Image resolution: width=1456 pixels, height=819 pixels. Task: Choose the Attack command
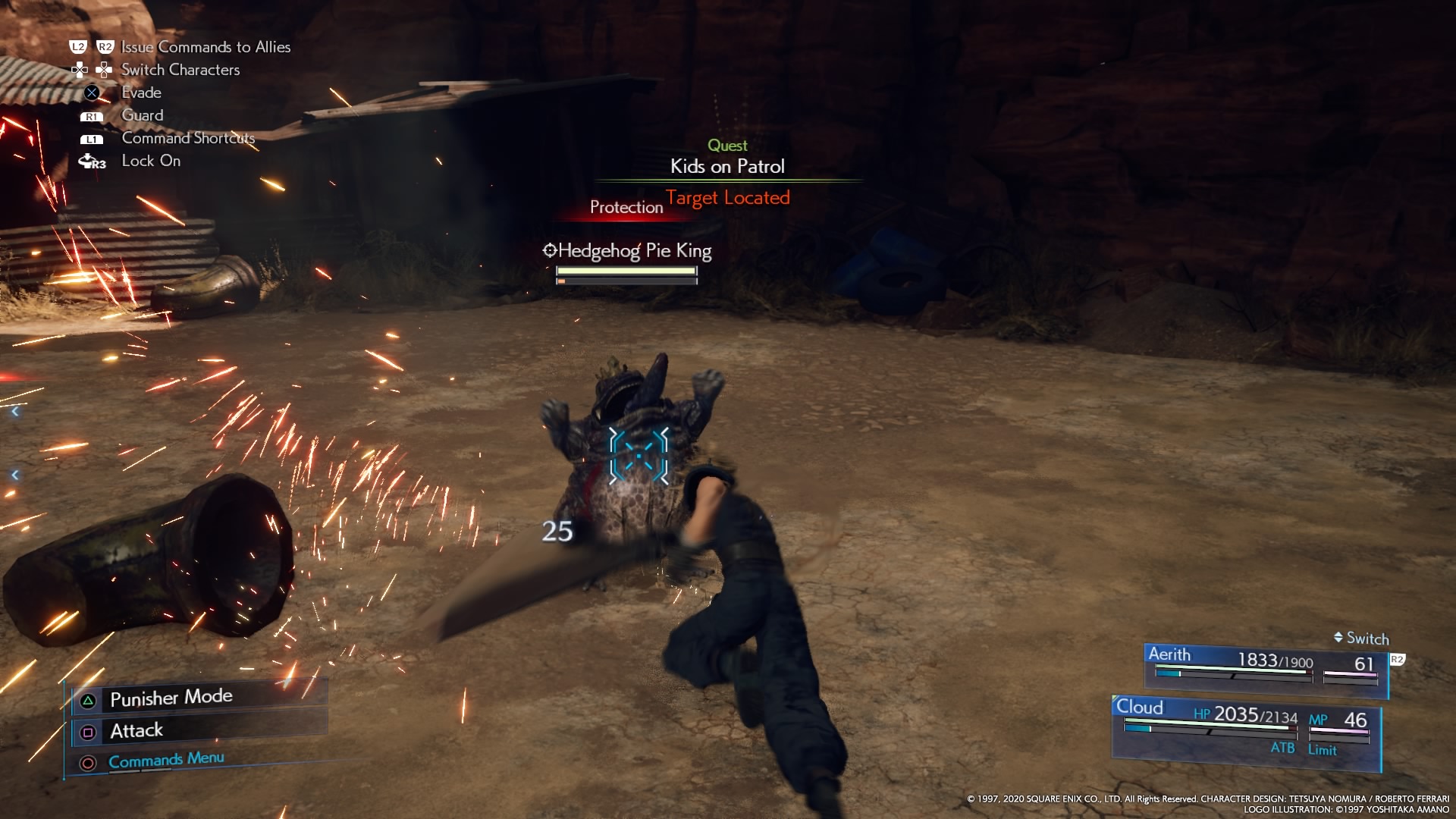[x=136, y=730]
